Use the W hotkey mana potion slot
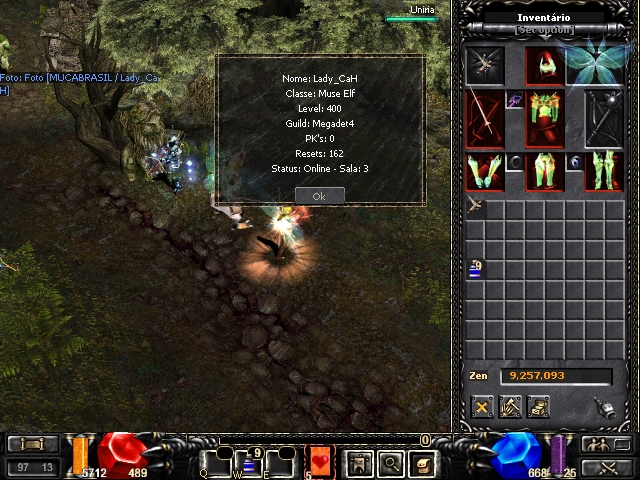The width and height of the screenshot is (640, 480). 251,464
